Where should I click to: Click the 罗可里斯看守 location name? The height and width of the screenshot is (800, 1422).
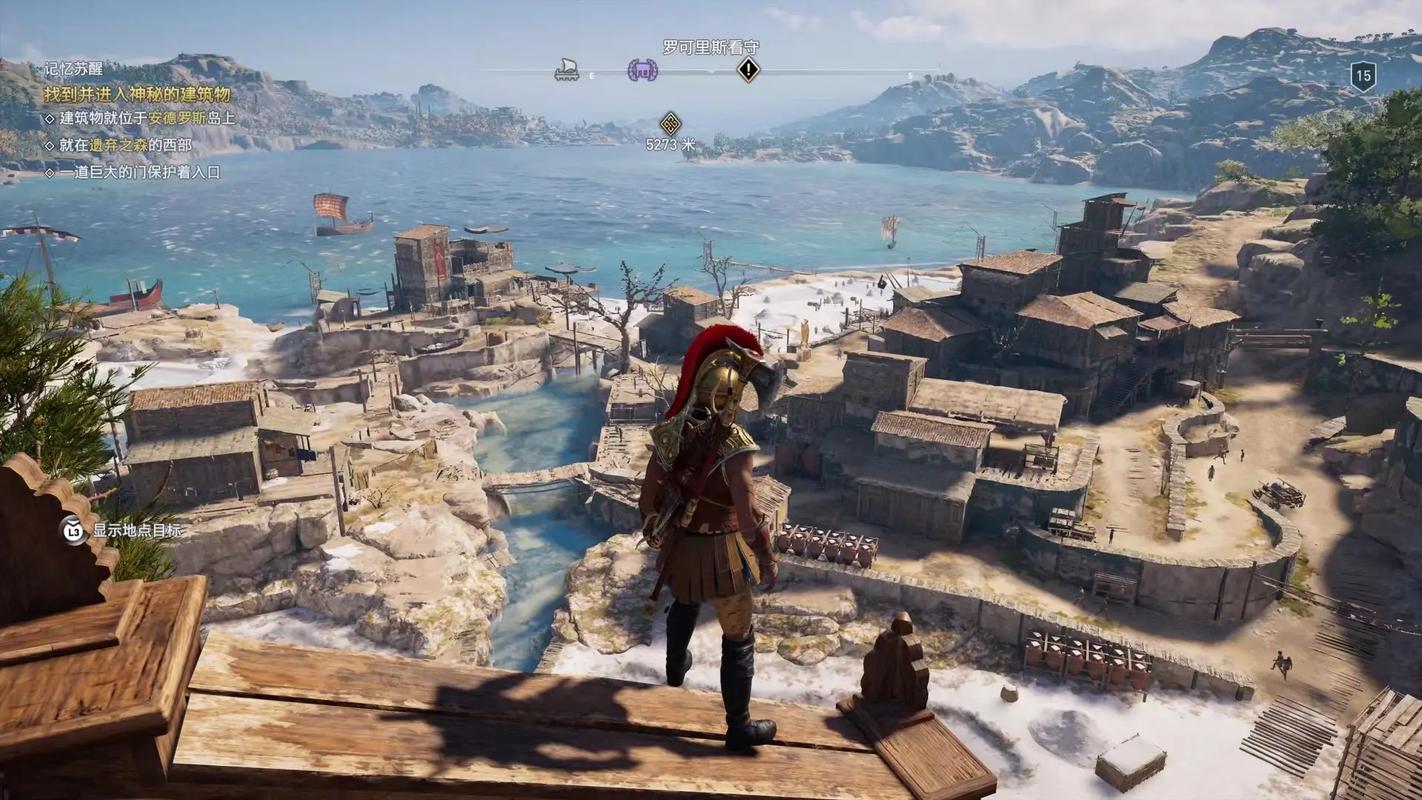pyautogui.click(x=711, y=46)
